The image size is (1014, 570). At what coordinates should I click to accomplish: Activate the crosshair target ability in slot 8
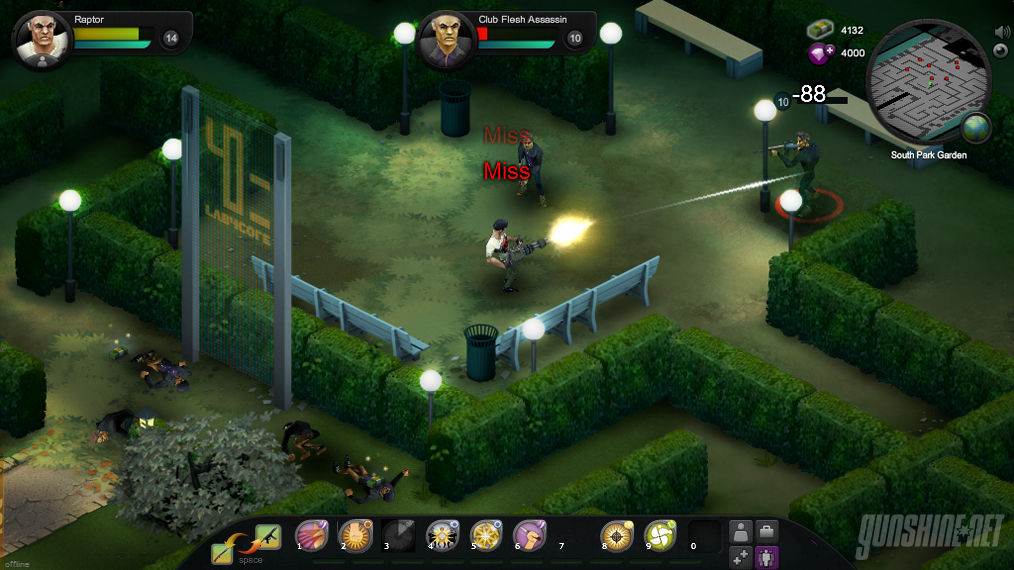pos(616,536)
